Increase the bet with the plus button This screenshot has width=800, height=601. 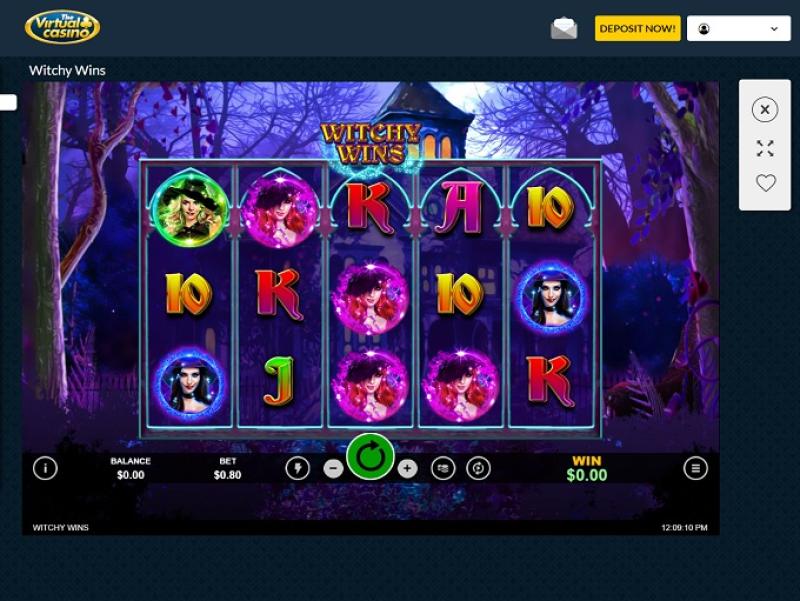click(x=407, y=468)
